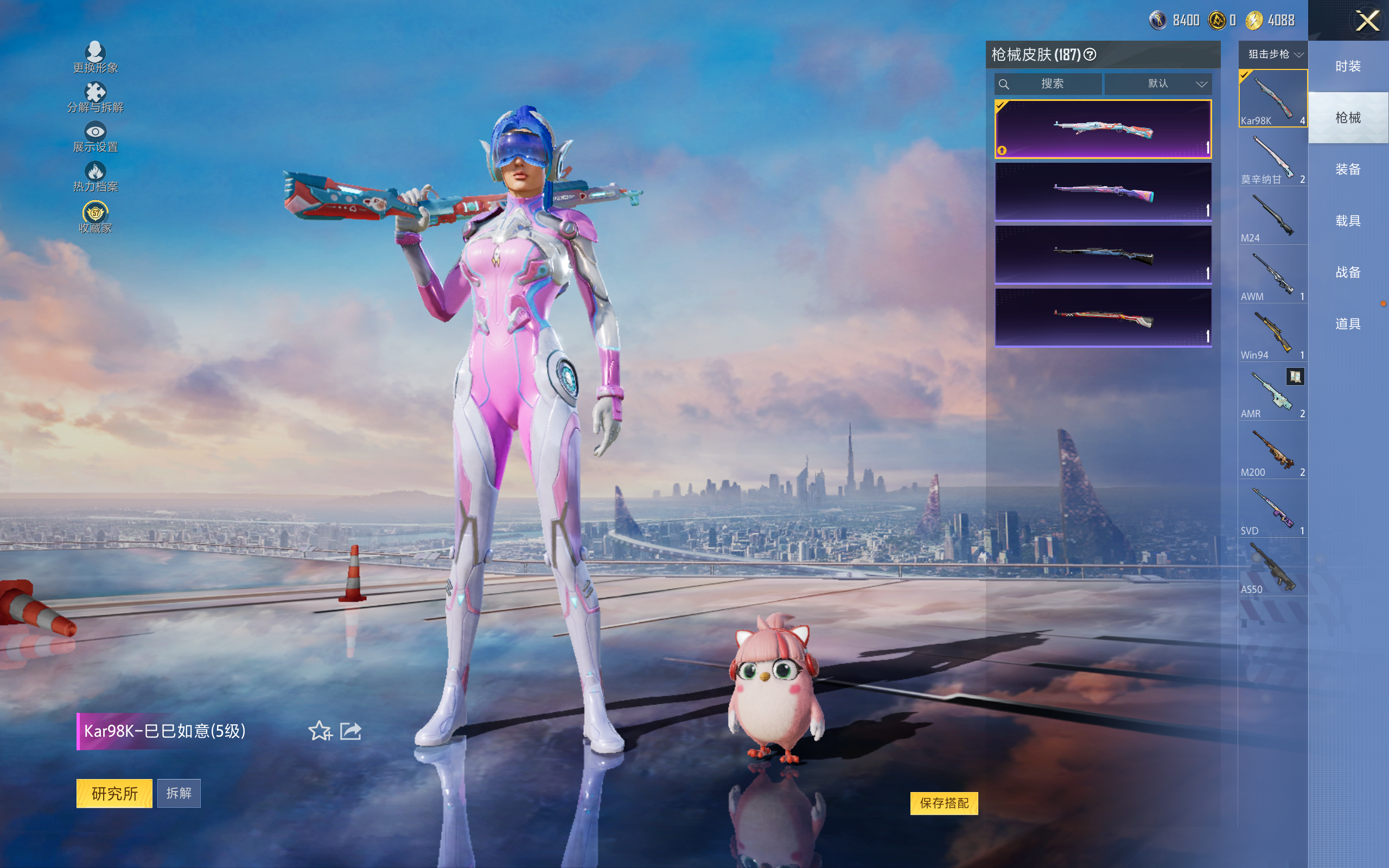
Task: Select the AWM sniper rifle entry
Action: coord(1272,276)
